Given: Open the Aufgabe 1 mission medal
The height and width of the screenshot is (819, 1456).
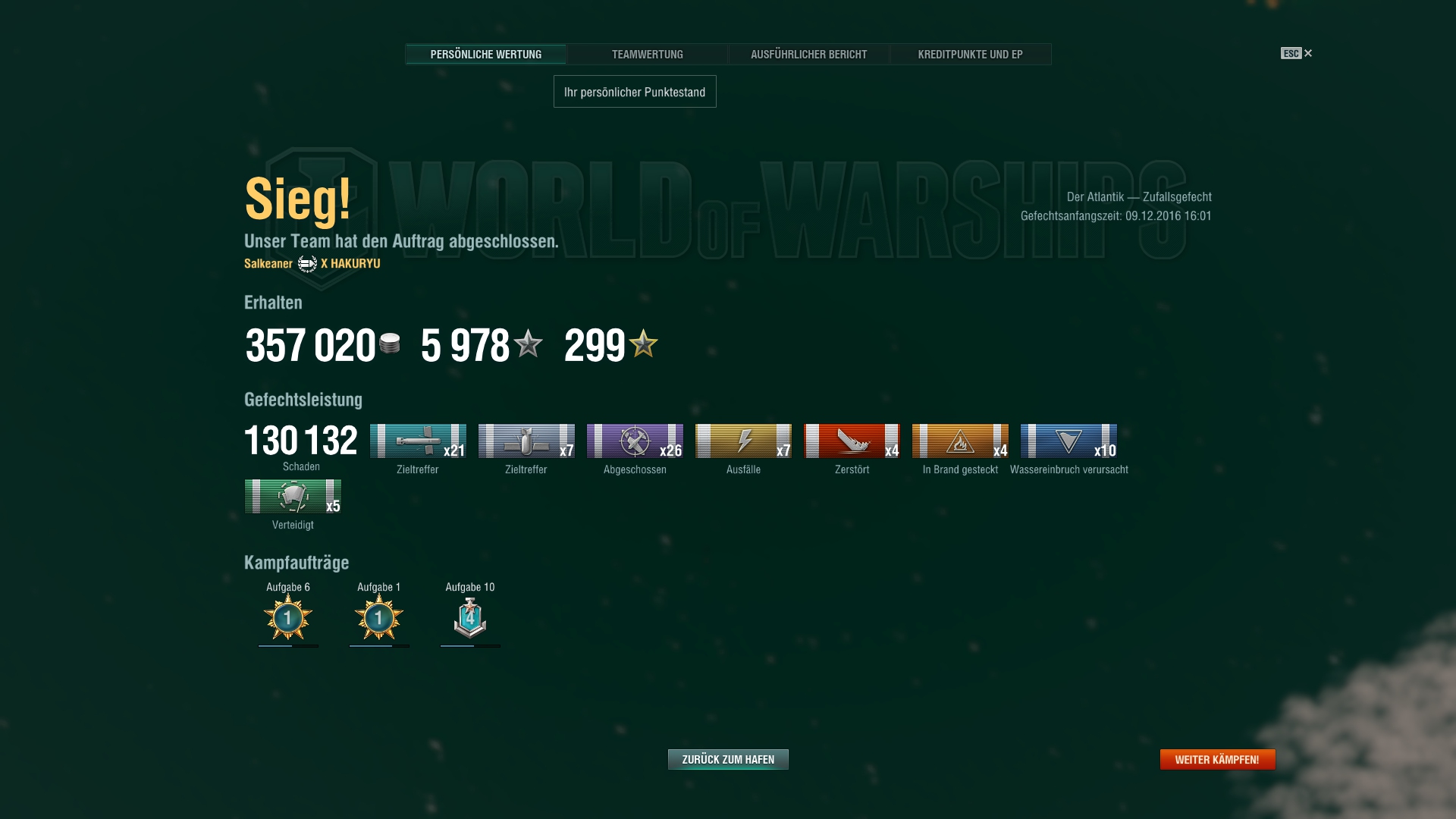Looking at the screenshot, I should (x=379, y=617).
